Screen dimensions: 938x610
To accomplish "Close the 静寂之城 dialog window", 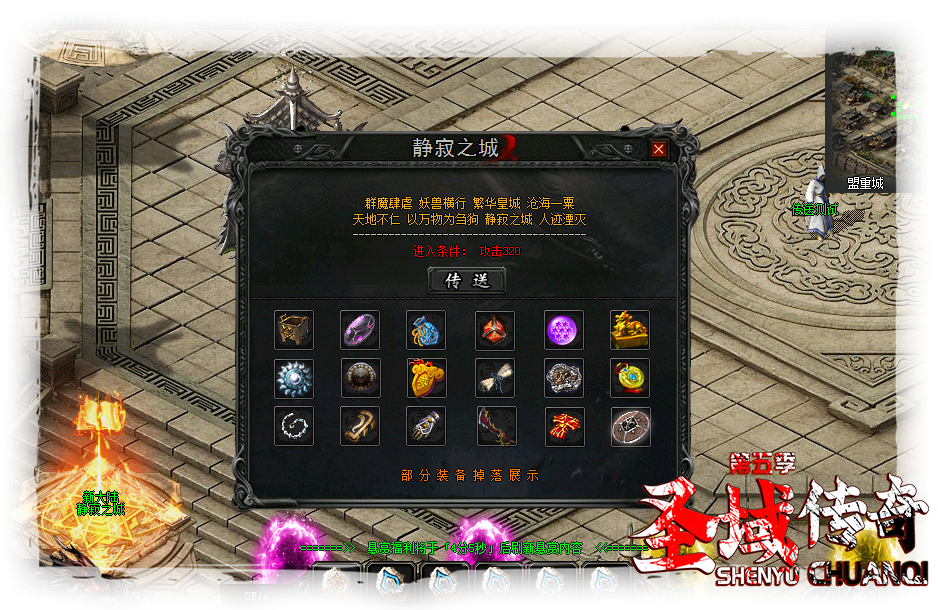I will pyautogui.click(x=658, y=149).
